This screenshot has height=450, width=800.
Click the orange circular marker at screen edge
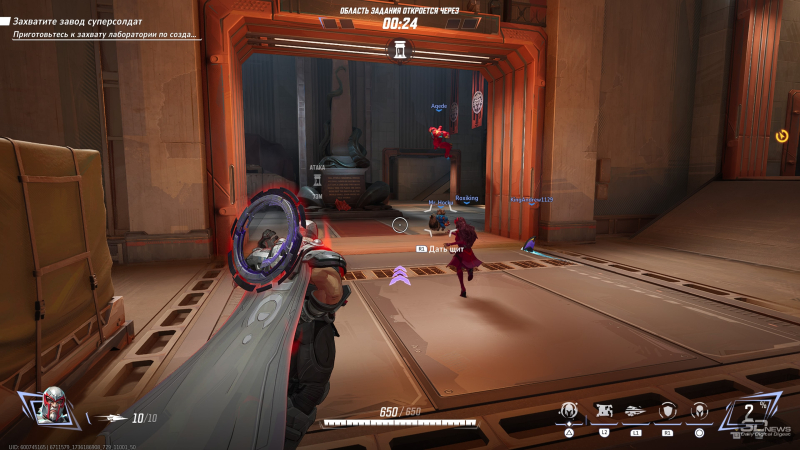click(782, 136)
